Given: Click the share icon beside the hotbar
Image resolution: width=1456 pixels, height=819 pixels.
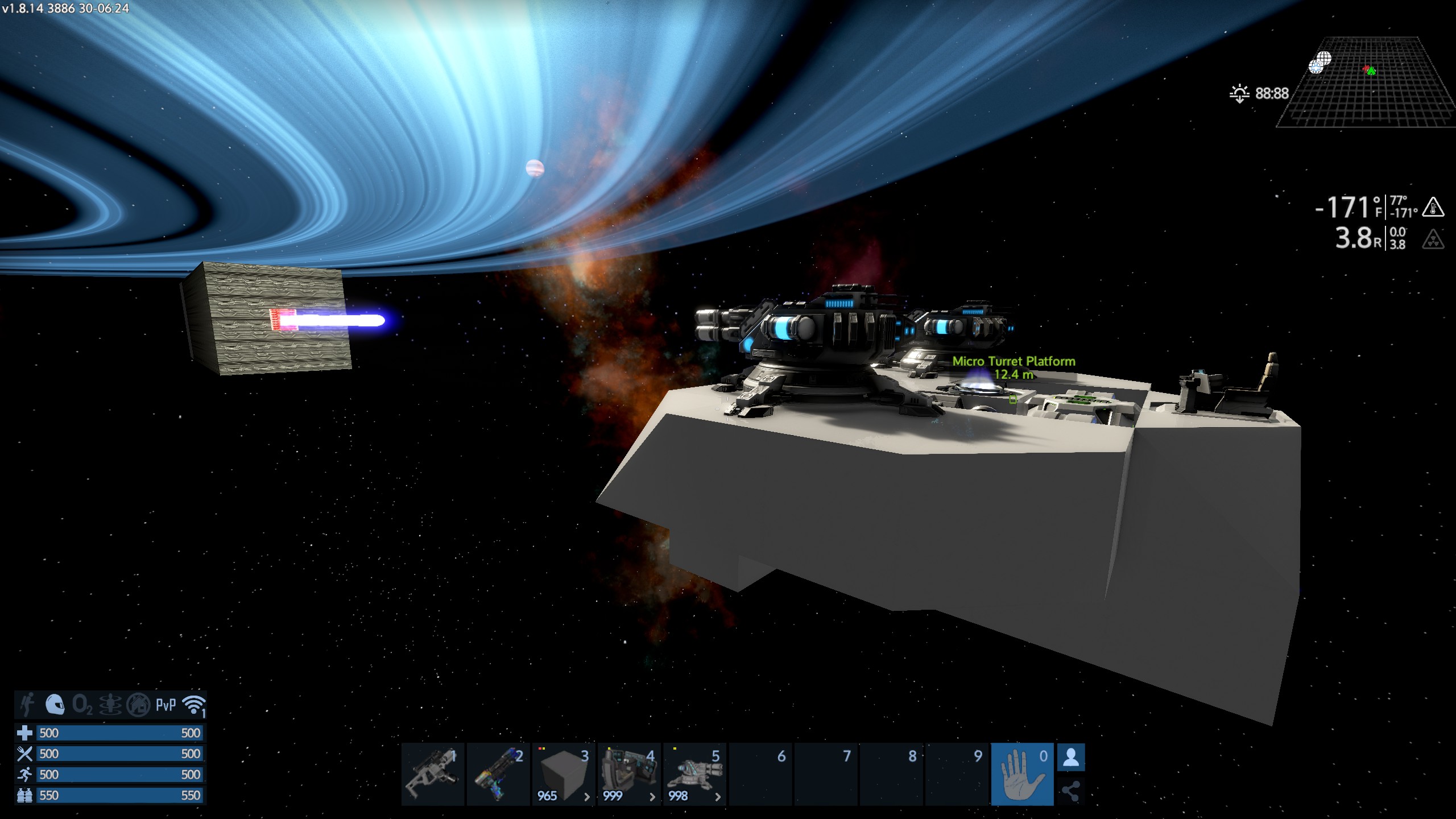Looking at the screenshot, I should [1071, 791].
